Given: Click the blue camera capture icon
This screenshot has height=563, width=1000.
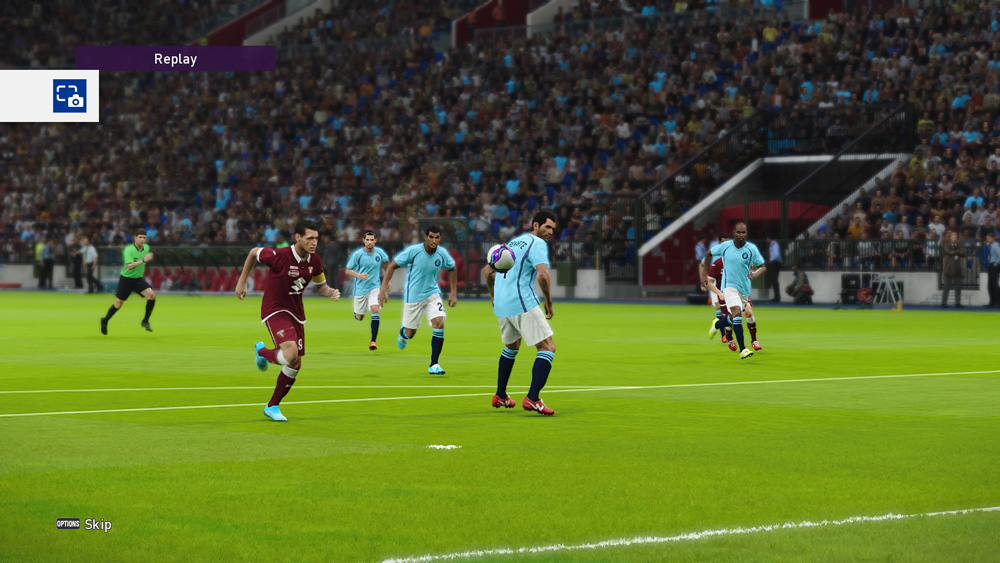Looking at the screenshot, I should [70, 96].
